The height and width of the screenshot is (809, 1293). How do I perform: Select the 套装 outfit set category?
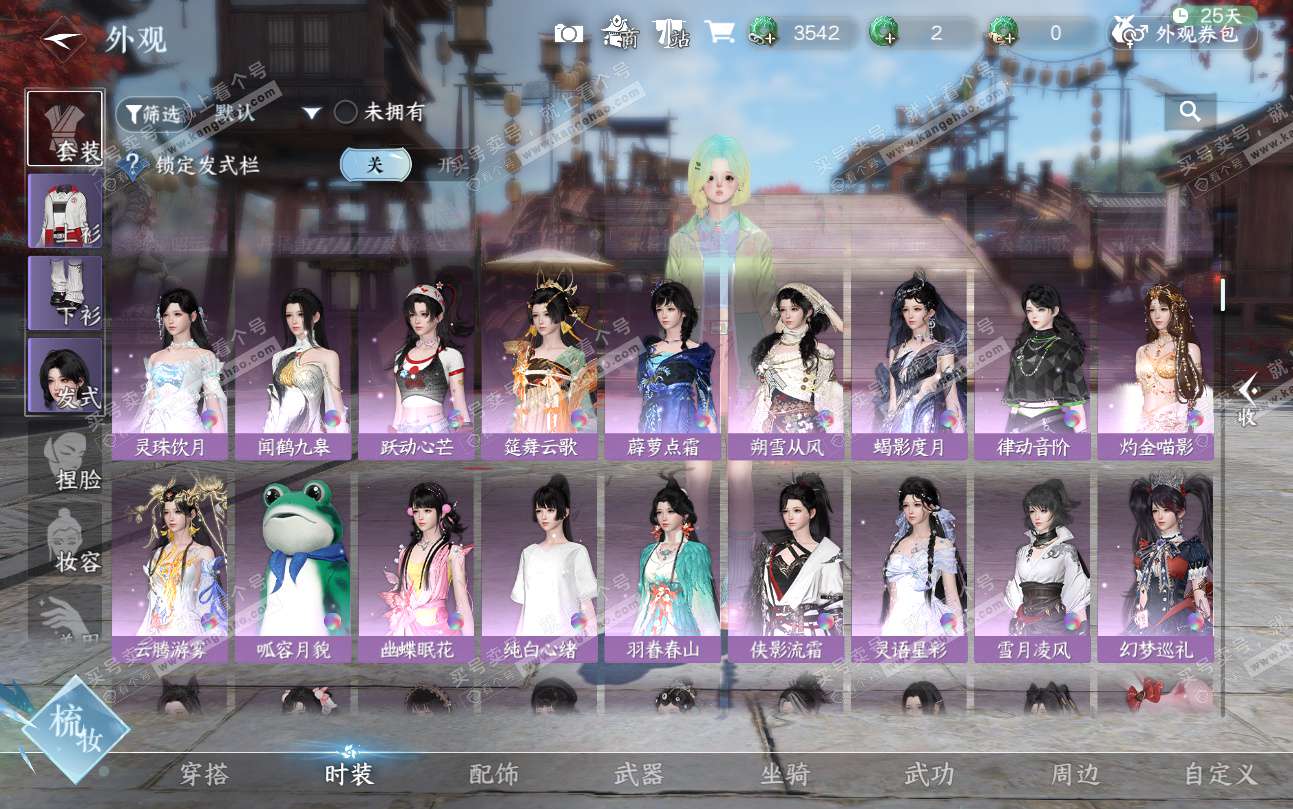[65, 128]
